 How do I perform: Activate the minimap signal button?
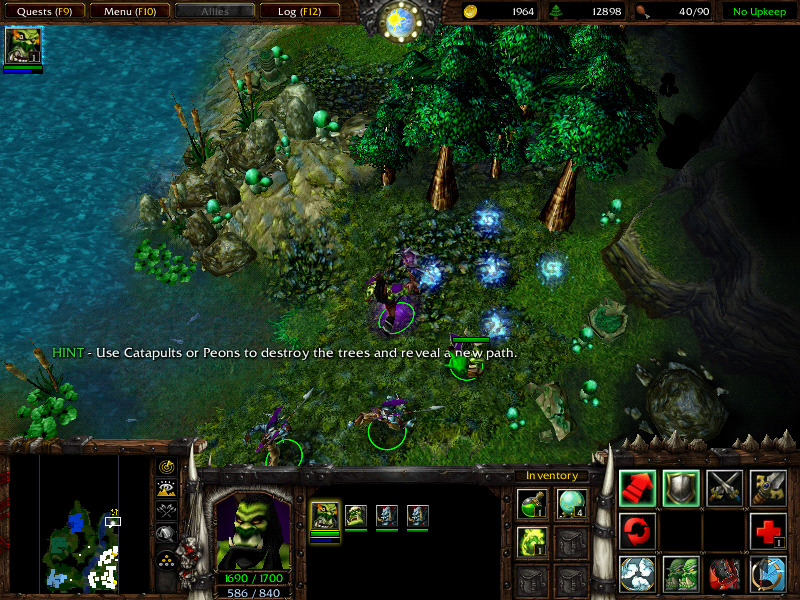[x=166, y=467]
